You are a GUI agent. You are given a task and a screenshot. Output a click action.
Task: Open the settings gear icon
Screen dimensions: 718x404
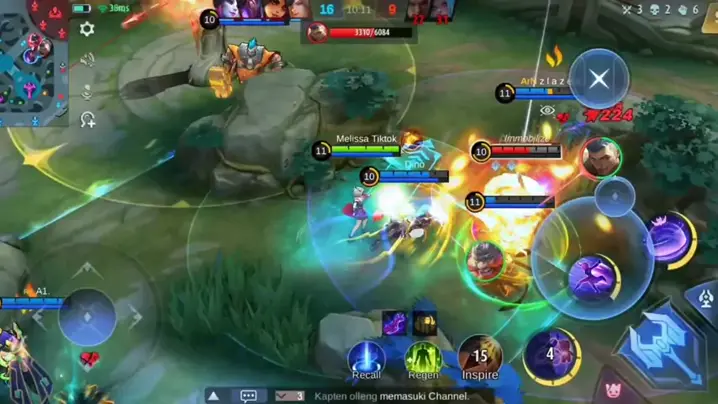click(x=87, y=30)
